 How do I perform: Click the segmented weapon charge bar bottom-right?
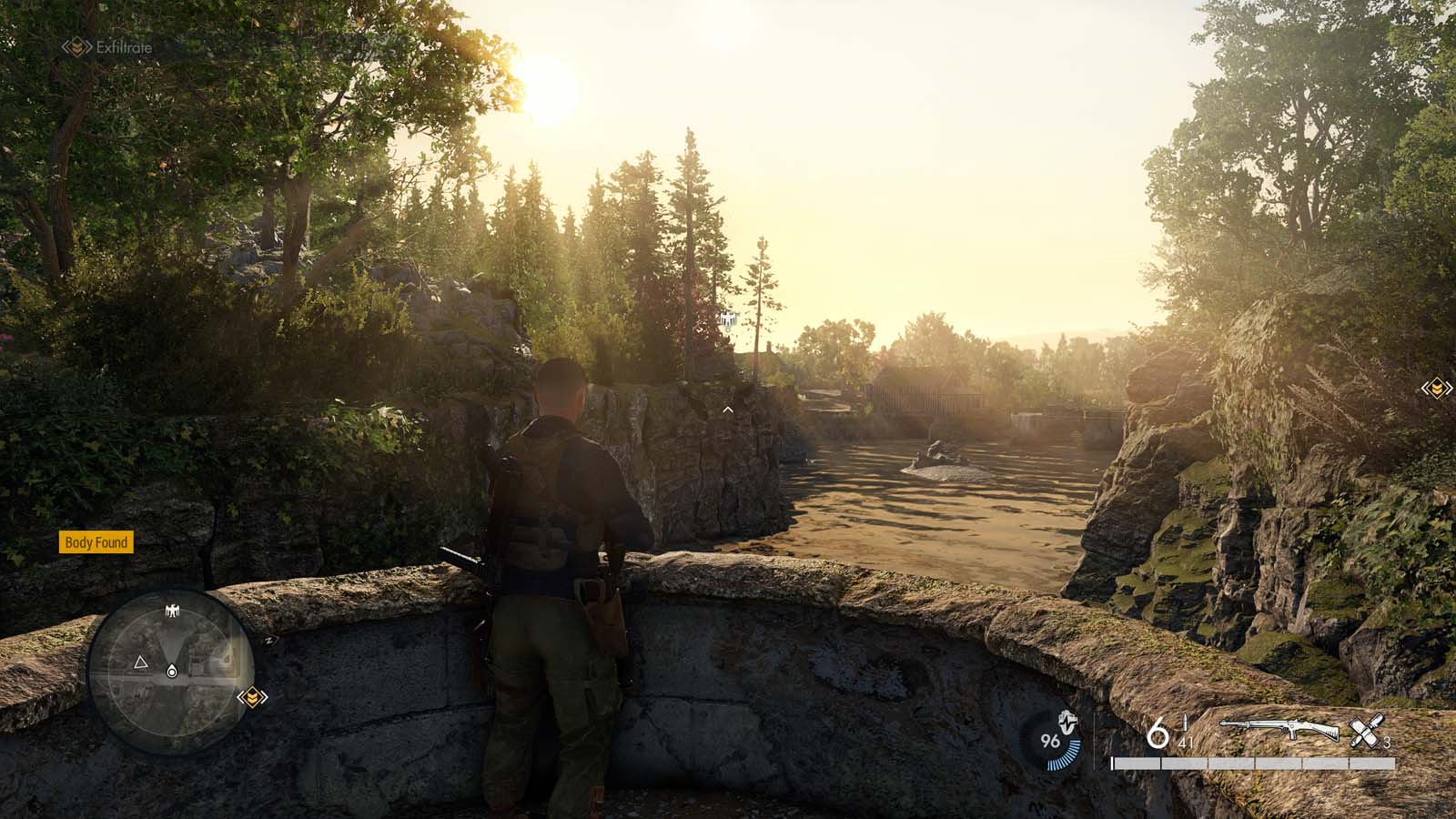pos(1254,763)
